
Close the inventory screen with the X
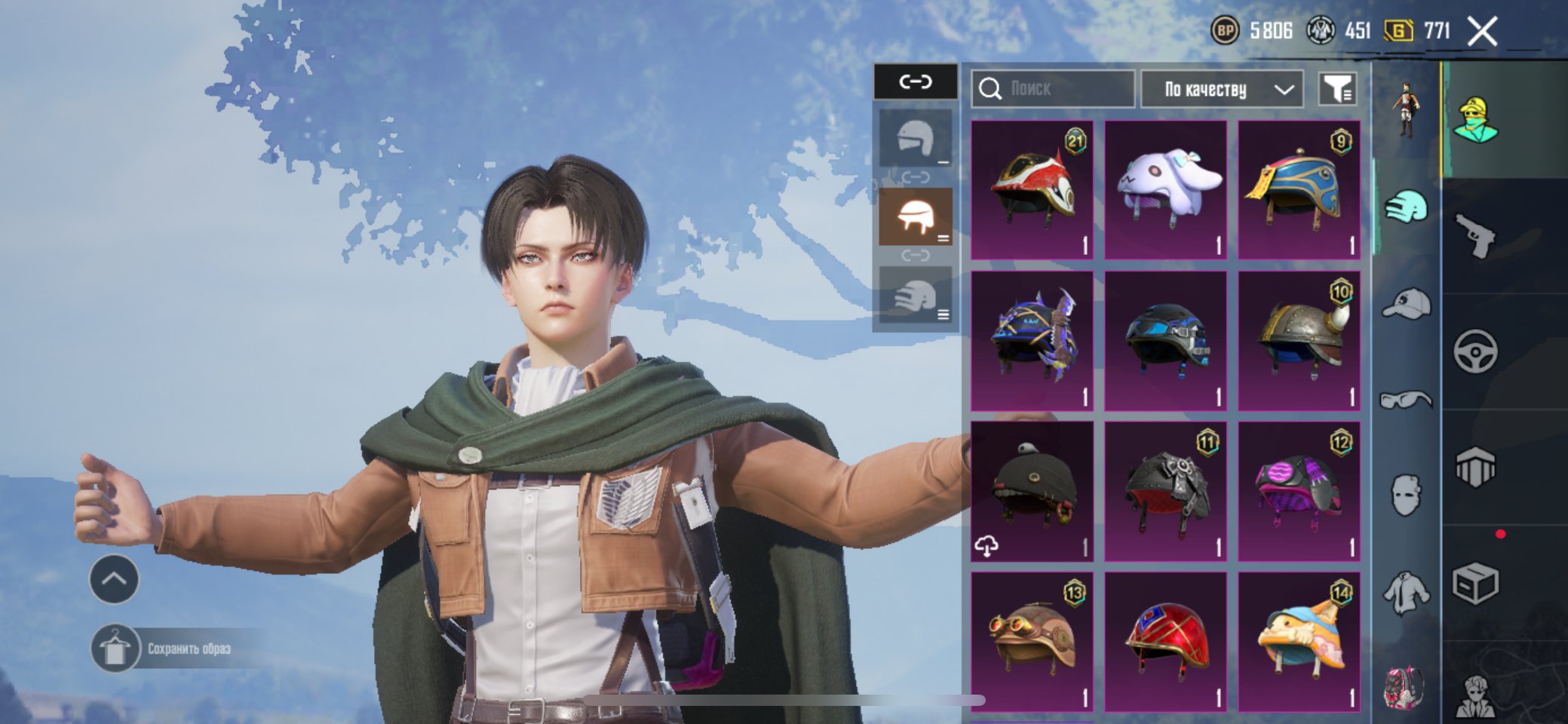[x=1482, y=32]
